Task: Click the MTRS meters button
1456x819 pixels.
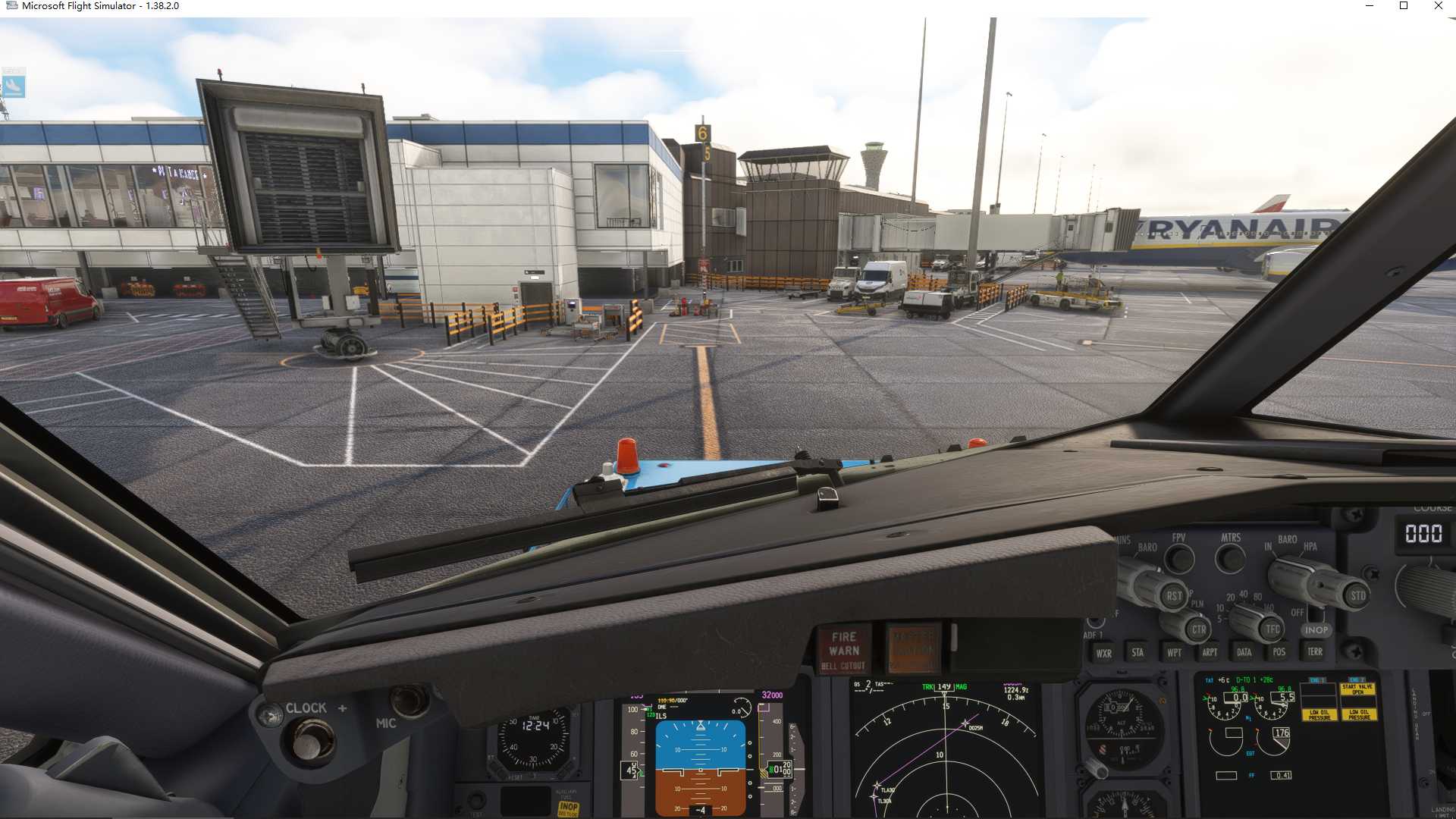Action: [x=1230, y=560]
